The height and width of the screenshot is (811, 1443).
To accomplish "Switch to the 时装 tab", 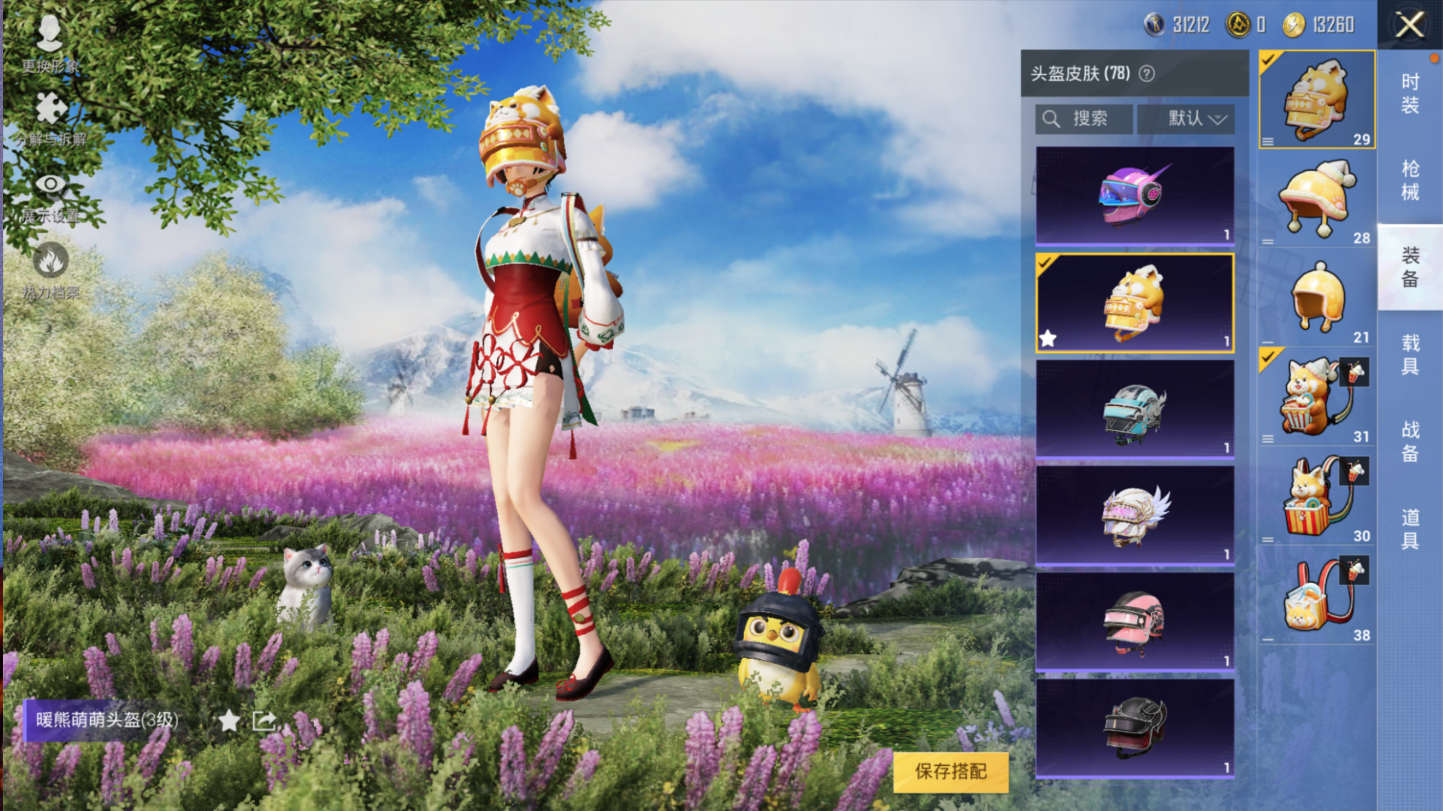I will pos(1410,93).
